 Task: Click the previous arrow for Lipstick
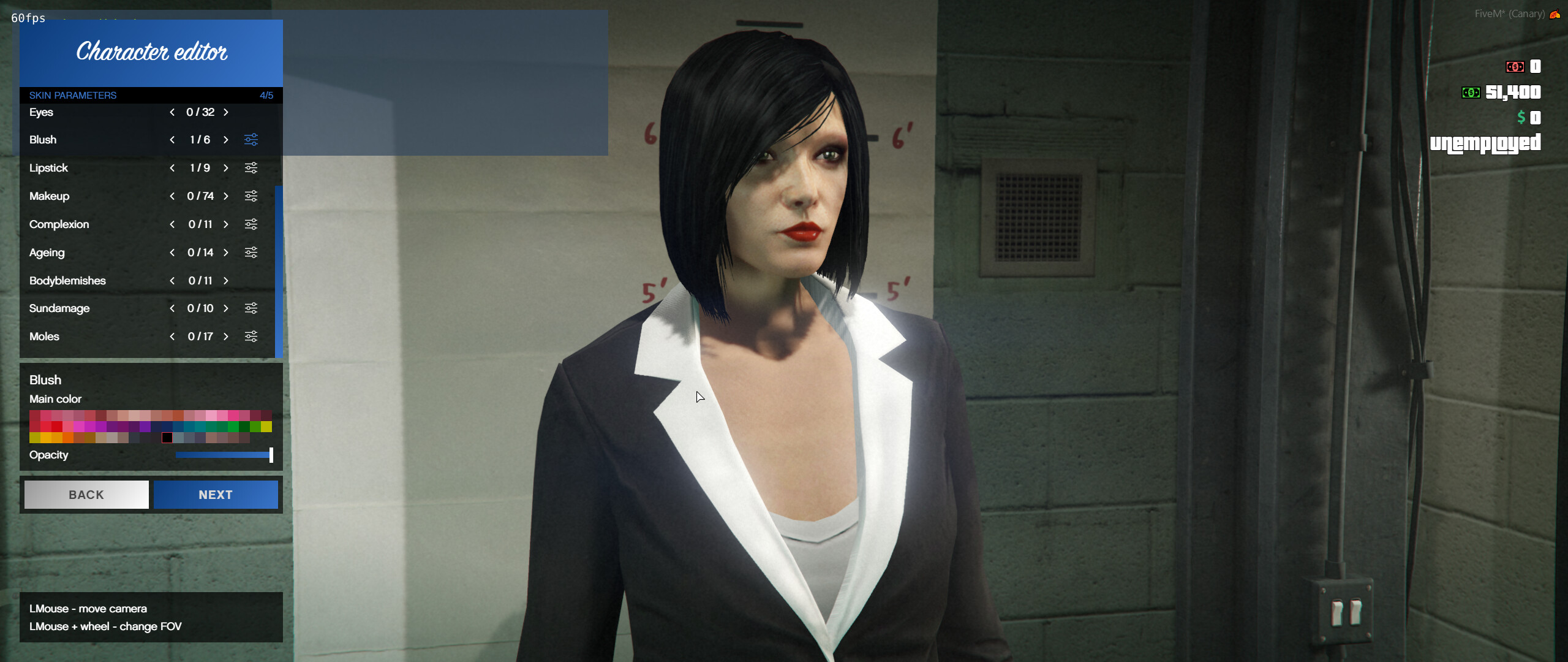click(x=172, y=168)
